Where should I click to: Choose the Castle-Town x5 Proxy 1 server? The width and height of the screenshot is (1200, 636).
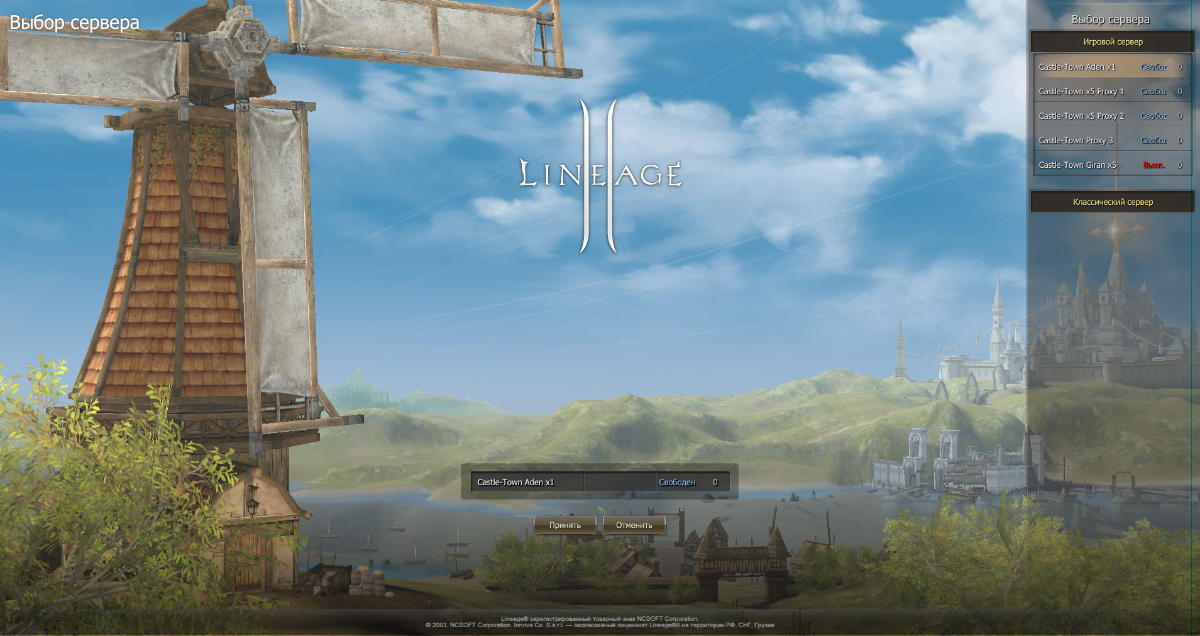click(x=1111, y=91)
